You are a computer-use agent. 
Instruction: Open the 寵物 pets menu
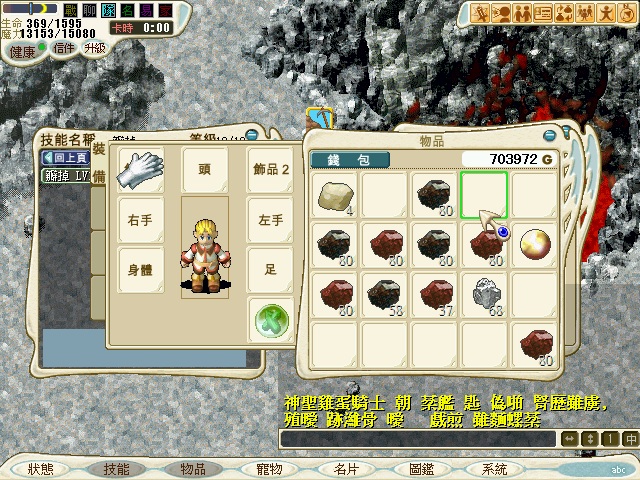pos(270,468)
